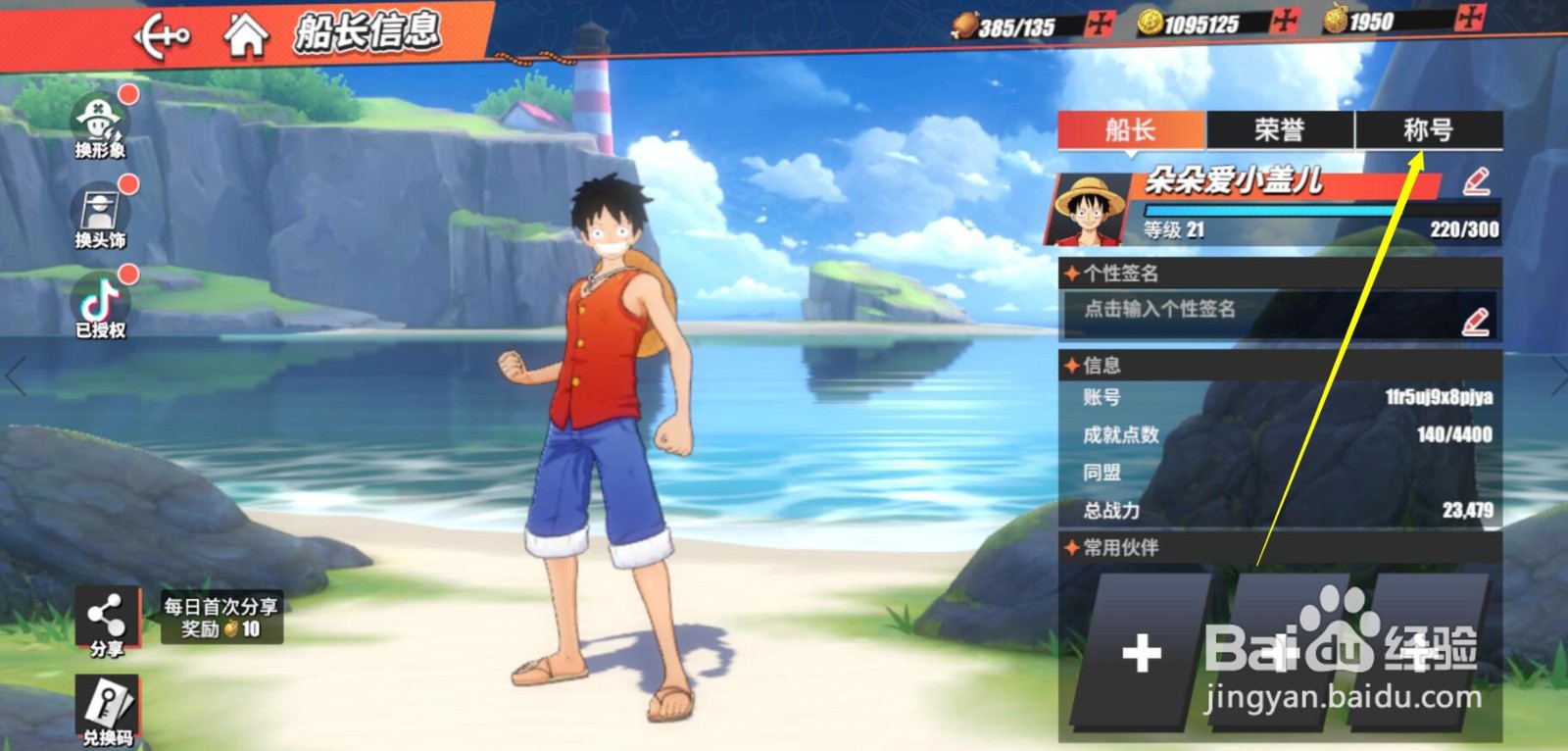This screenshot has height=751, width=1568.
Task: Select the 船长 captain tab
Action: point(1131,130)
